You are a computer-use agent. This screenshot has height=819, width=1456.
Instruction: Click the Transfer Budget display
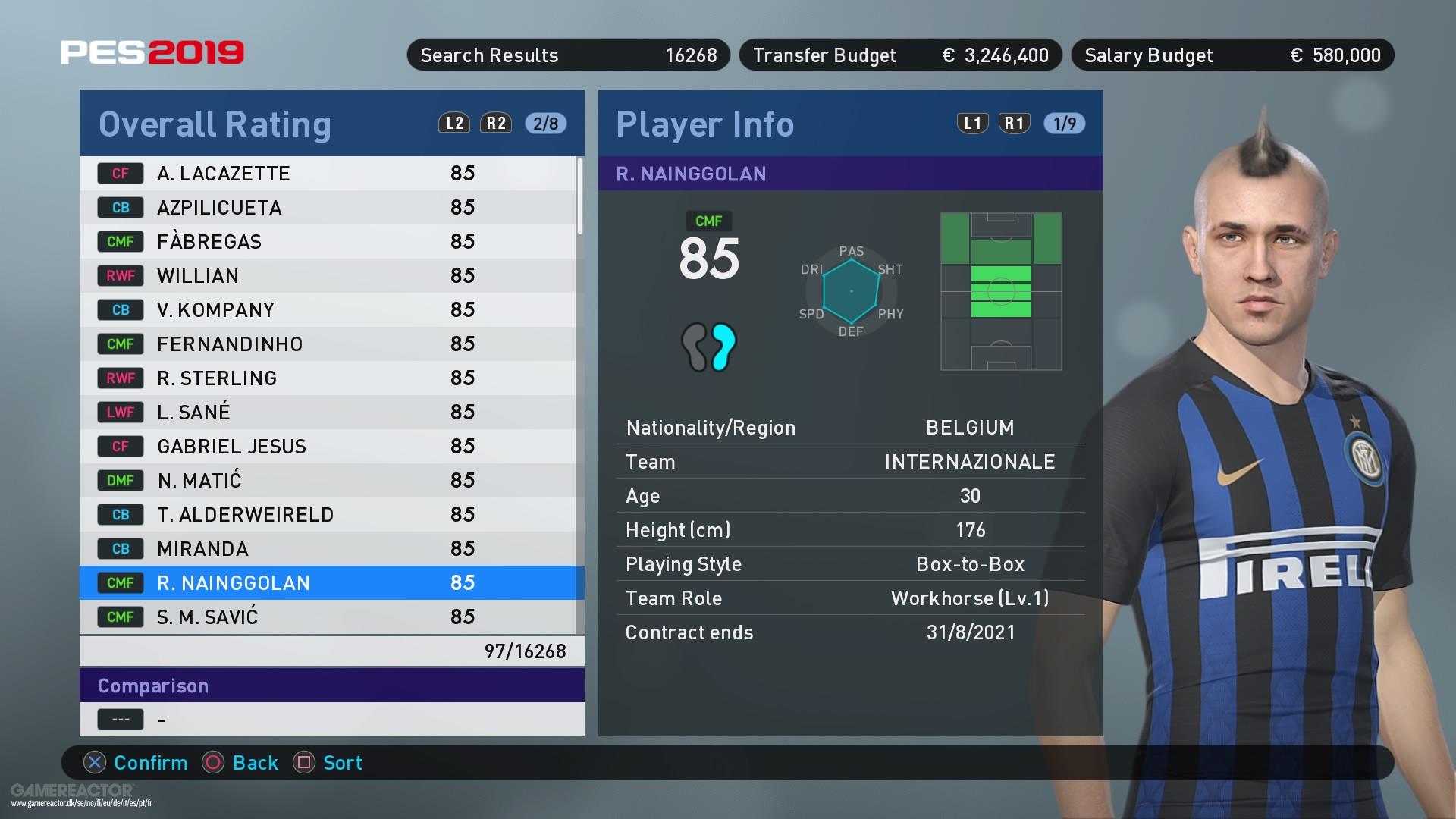899,55
